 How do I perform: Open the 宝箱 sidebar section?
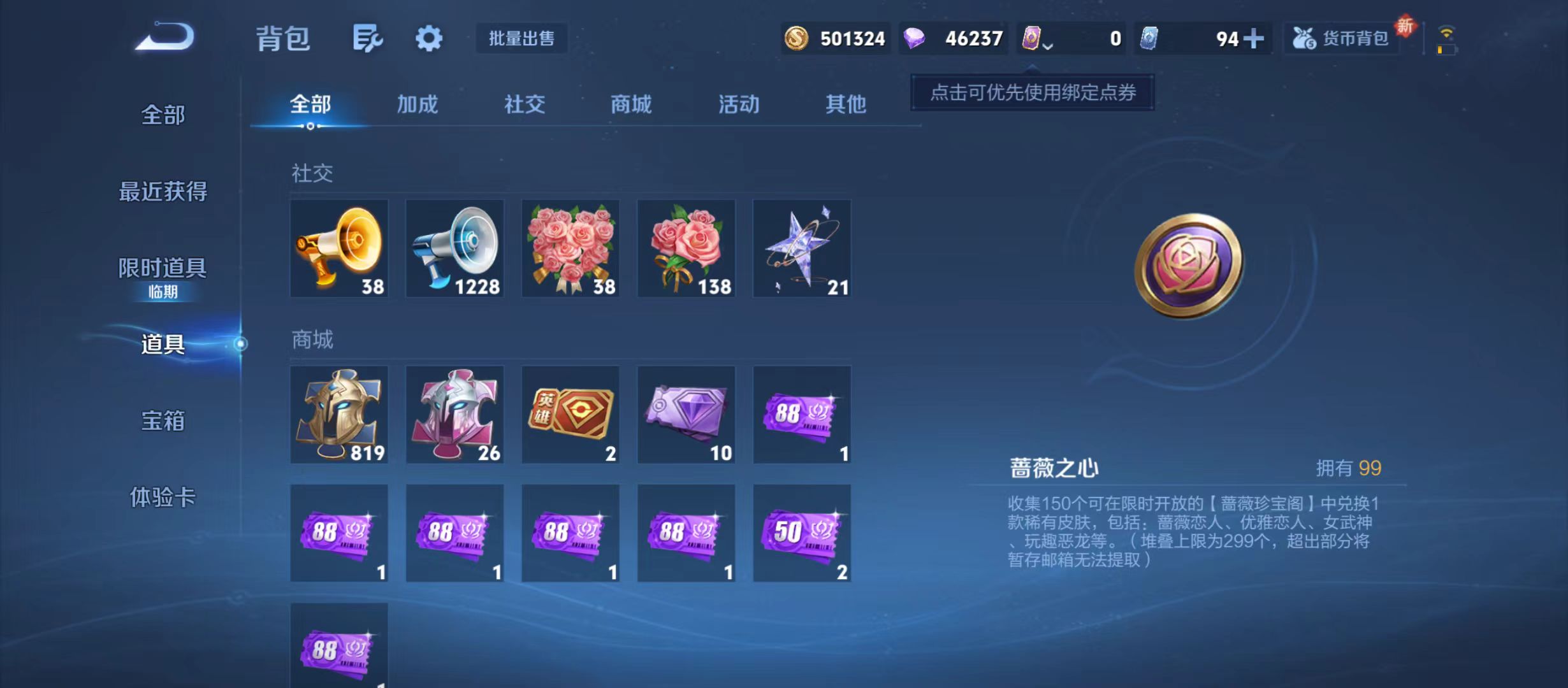click(x=161, y=421)
